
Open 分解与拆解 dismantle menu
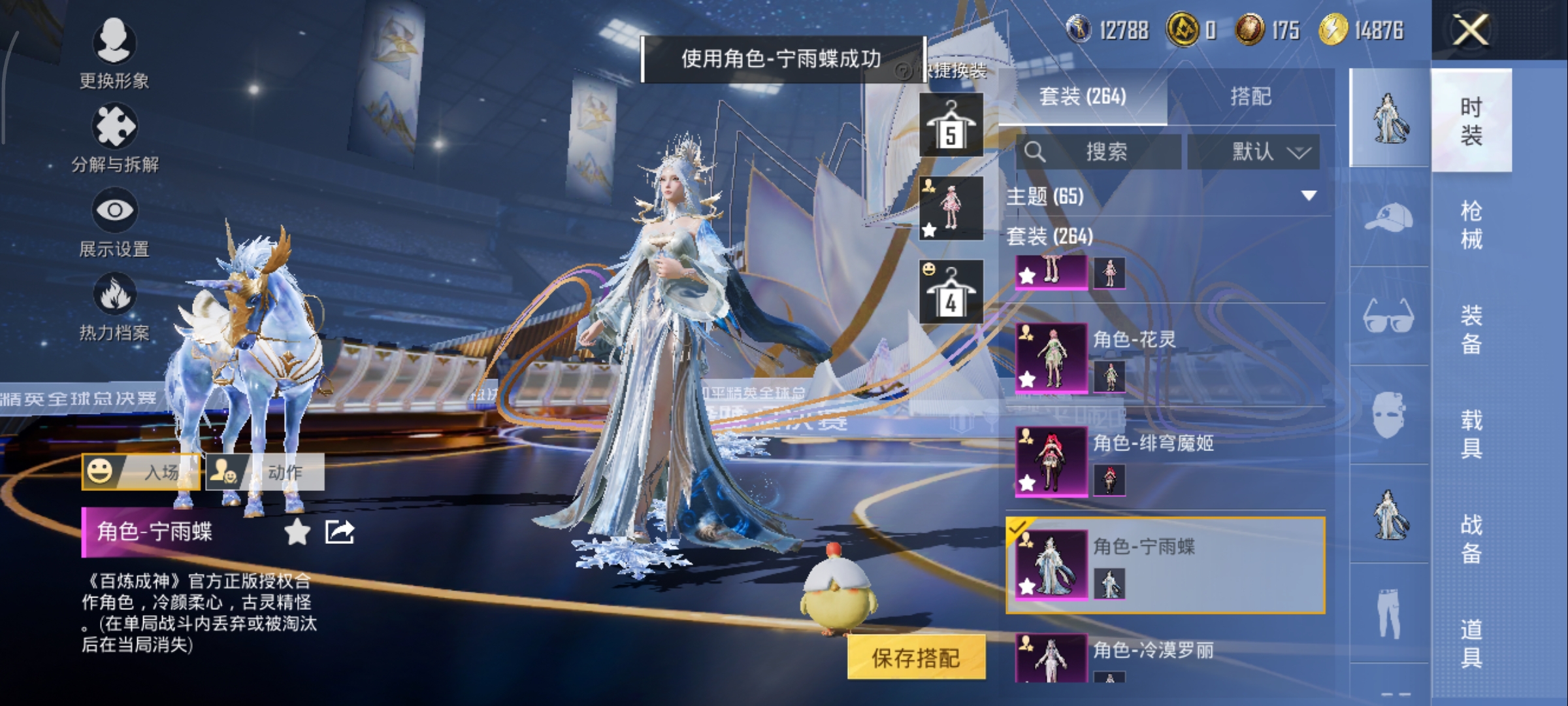pos(115,138)
